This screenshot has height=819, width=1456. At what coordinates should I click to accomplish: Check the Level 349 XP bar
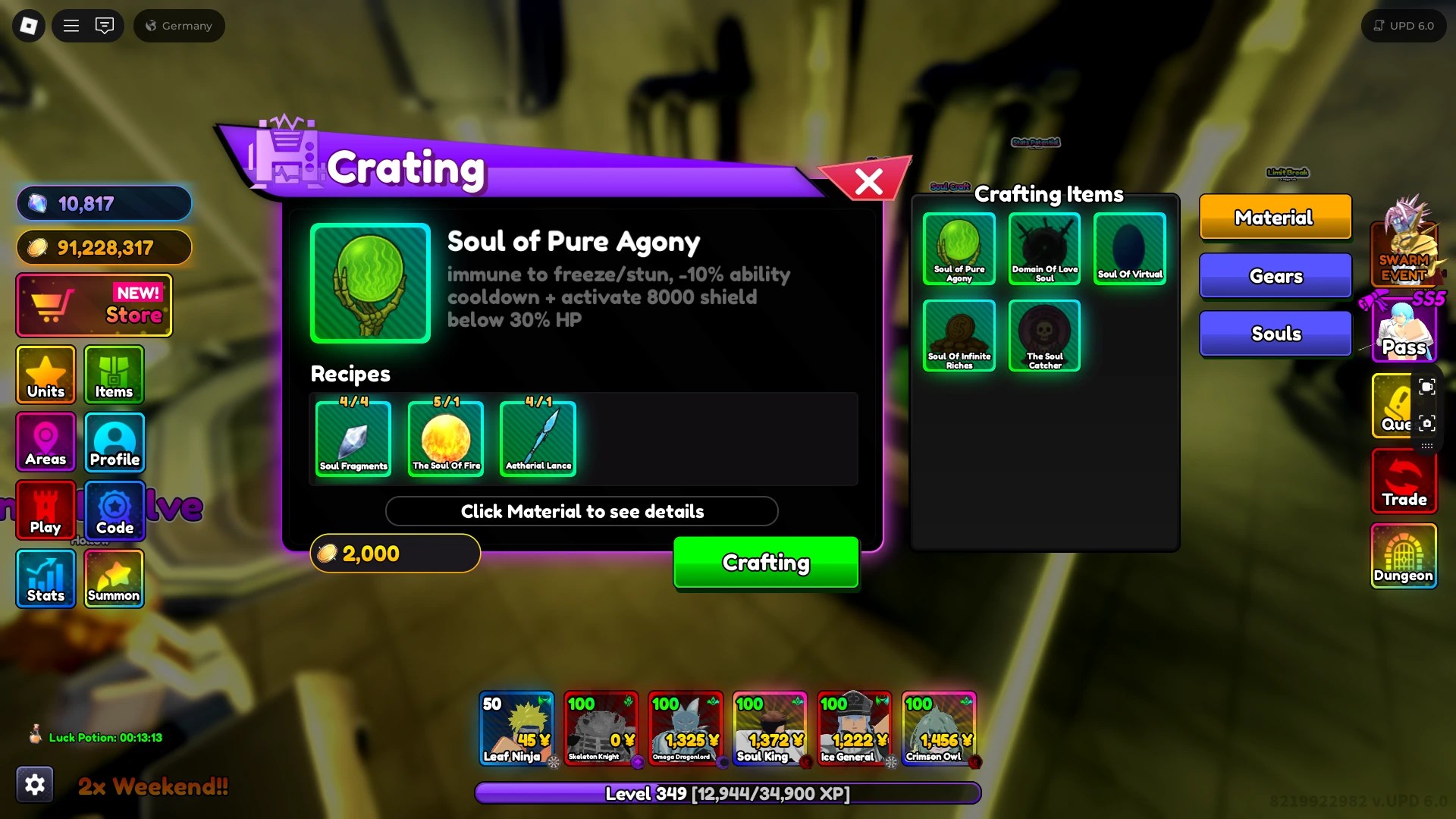726,793
